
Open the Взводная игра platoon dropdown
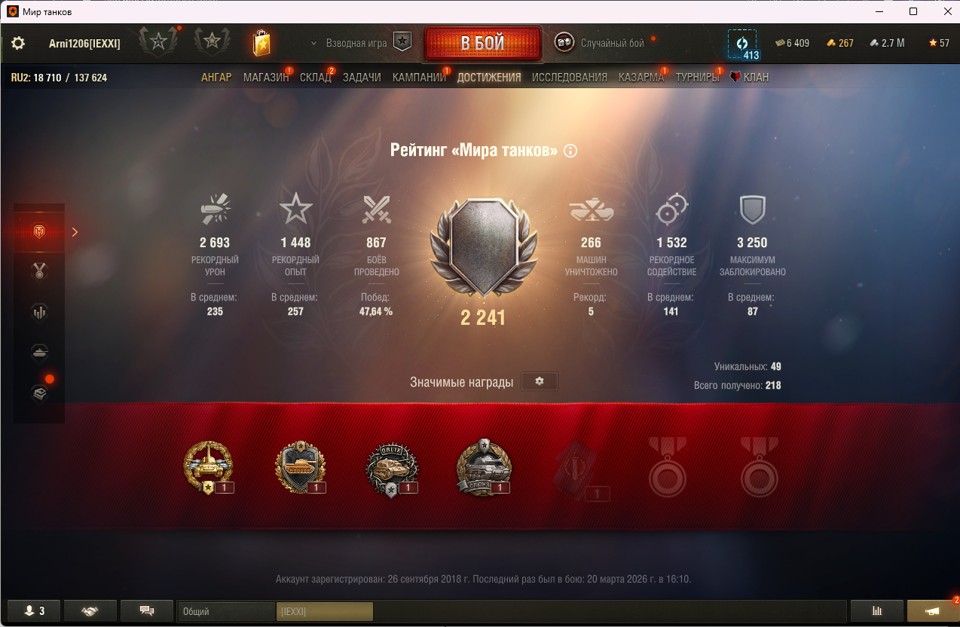point(349,43)
